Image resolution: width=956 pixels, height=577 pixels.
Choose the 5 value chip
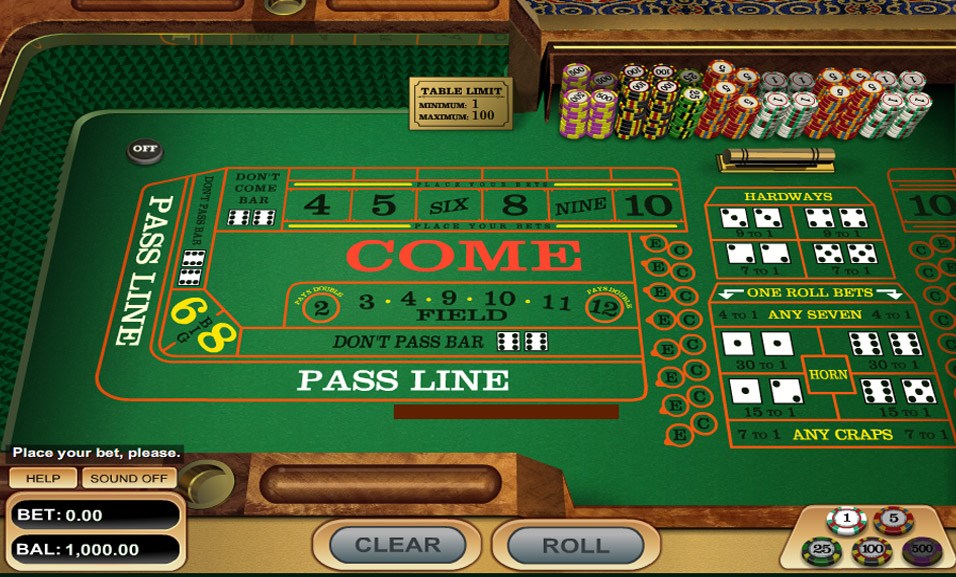[892, 520]
